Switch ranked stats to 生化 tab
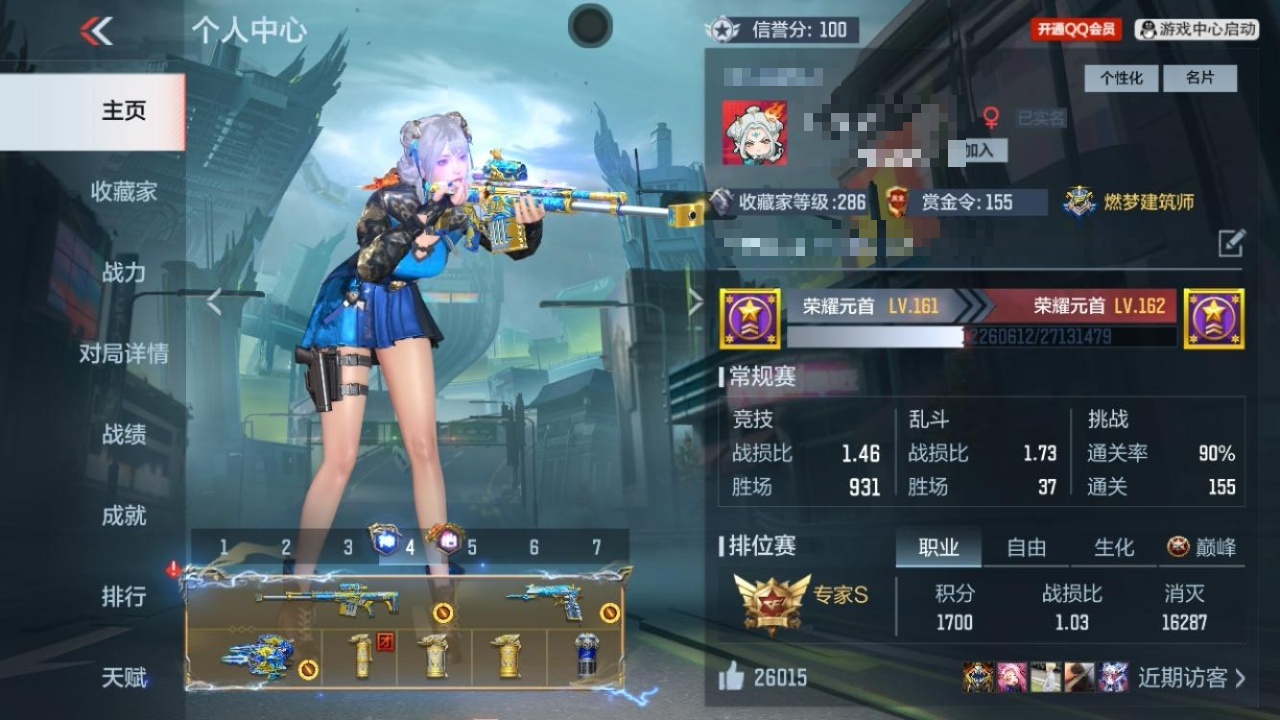 (1113, 547)
